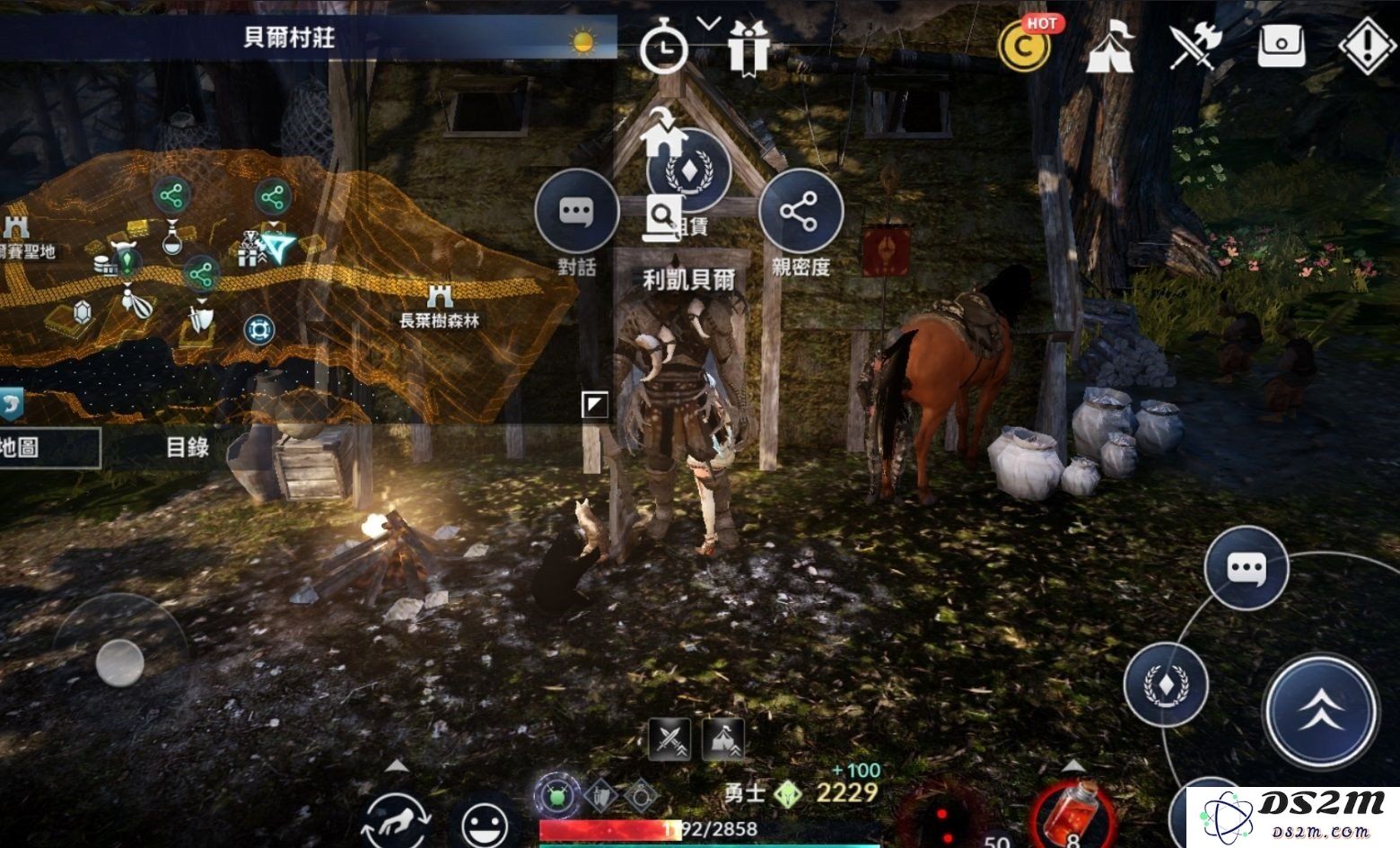The height and width of the screenshot is (848, 1400).
Task: Select the tent upgrade icon above status bar
Action: [x=723, y=739]
